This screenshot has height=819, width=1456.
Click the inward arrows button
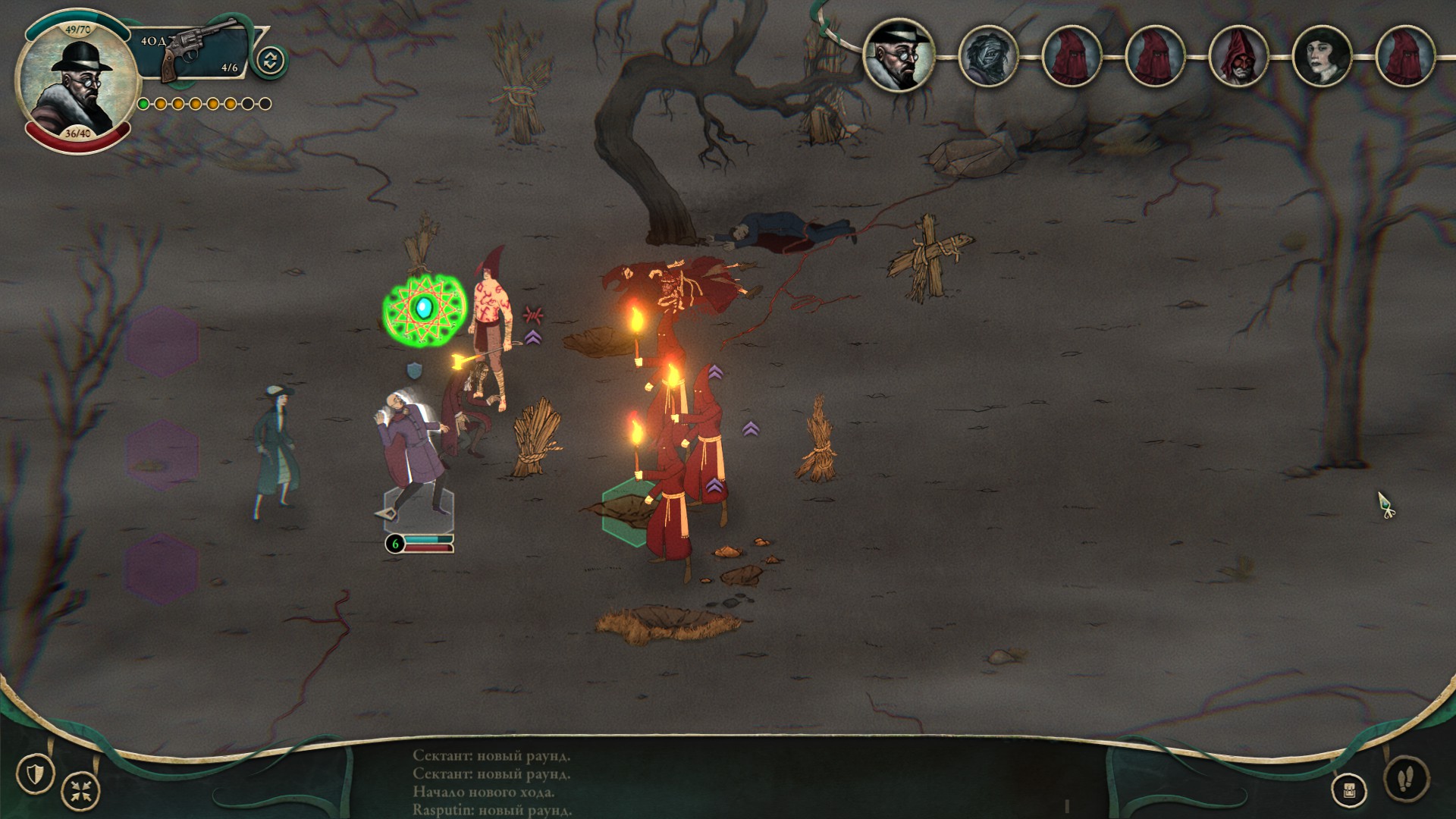click(80, 790)
